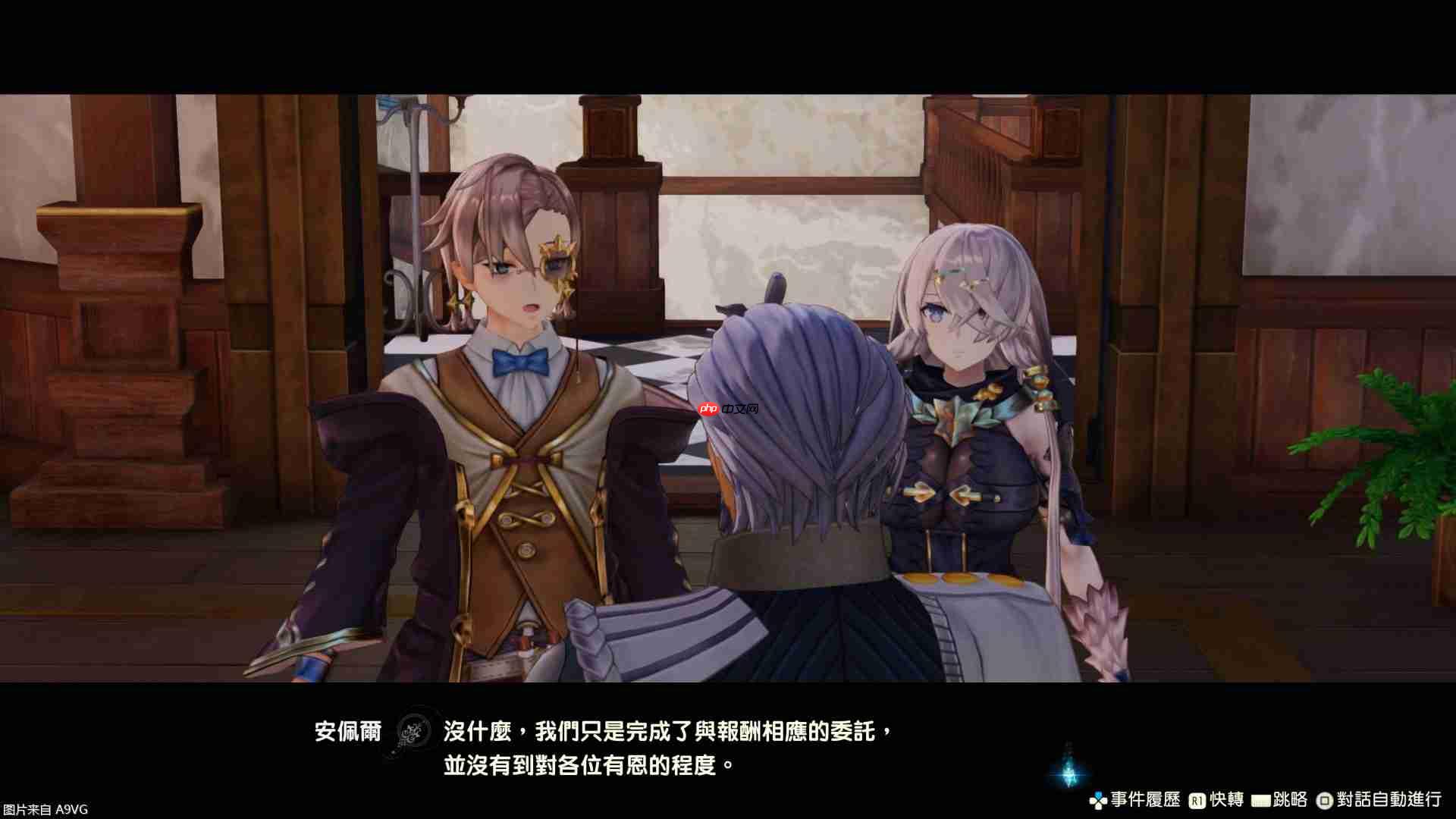1456x819 pixels.
Task: Activate 快轉 fast forward
Action: pos(1230,799)
